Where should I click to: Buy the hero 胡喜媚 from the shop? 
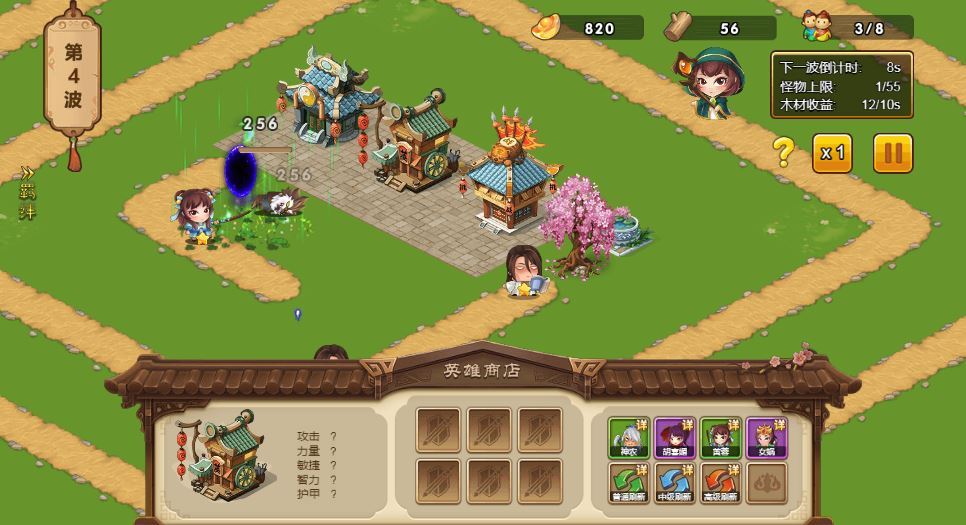pyautogui.click(x=675, y=438)
